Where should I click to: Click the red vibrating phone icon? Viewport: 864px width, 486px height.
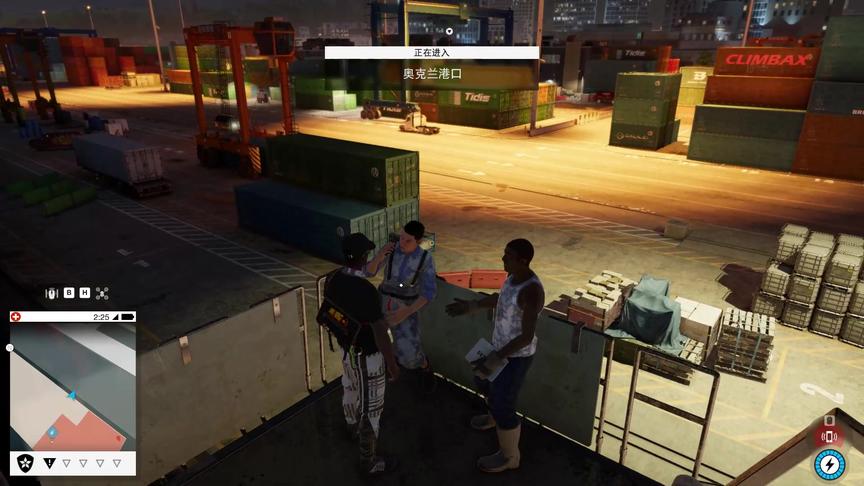[828, 435]
